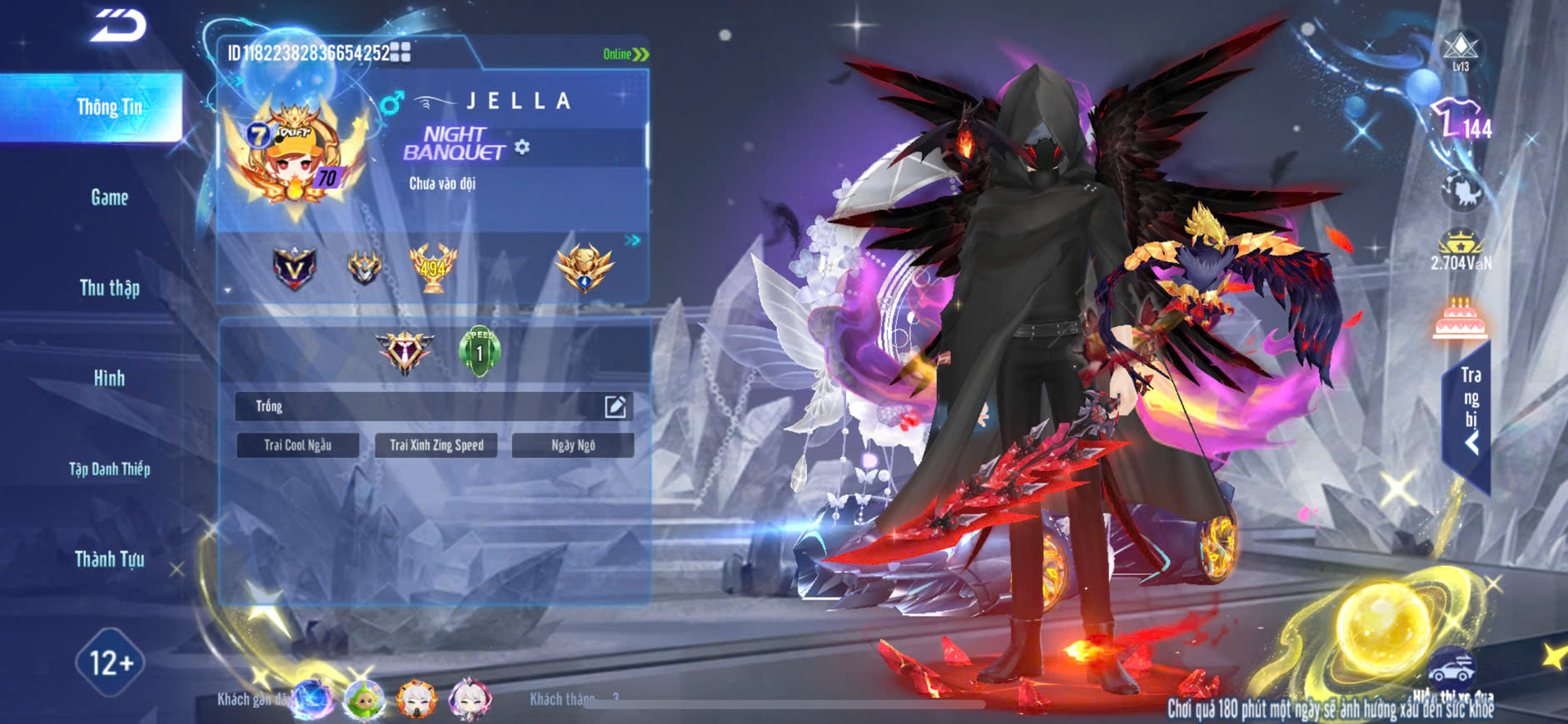The image size is (1568, 724).
Task: Click the Ngây Ngô tag
Action: 573,445
